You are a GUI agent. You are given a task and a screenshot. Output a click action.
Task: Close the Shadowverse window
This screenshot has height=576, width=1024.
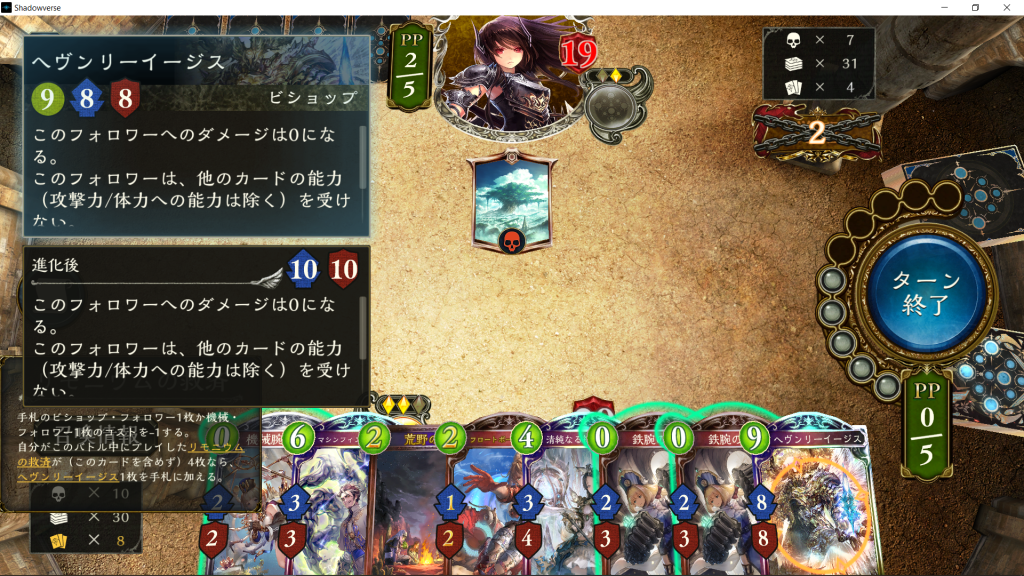click(1006, 7)
